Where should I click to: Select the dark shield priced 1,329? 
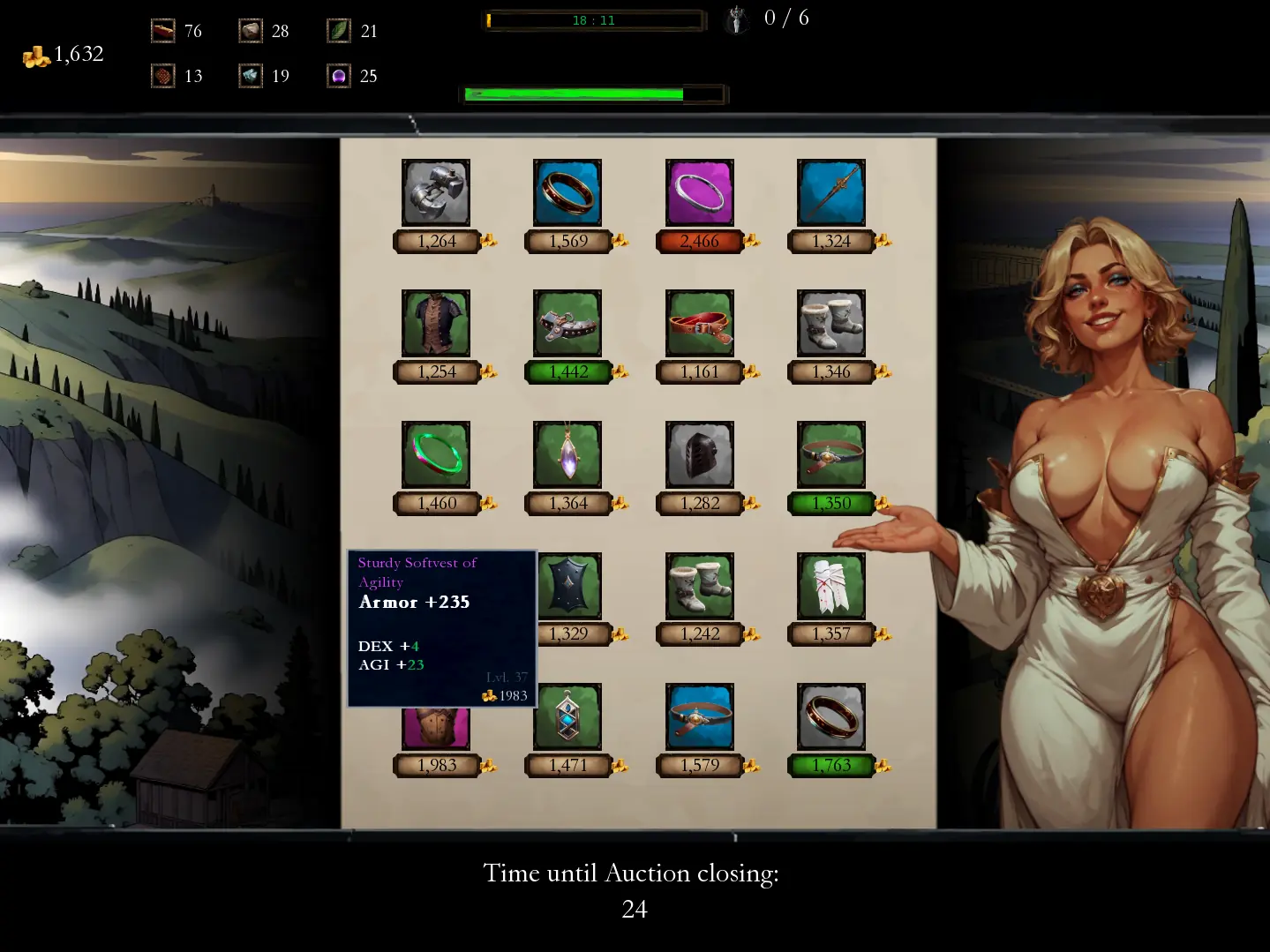569,586
